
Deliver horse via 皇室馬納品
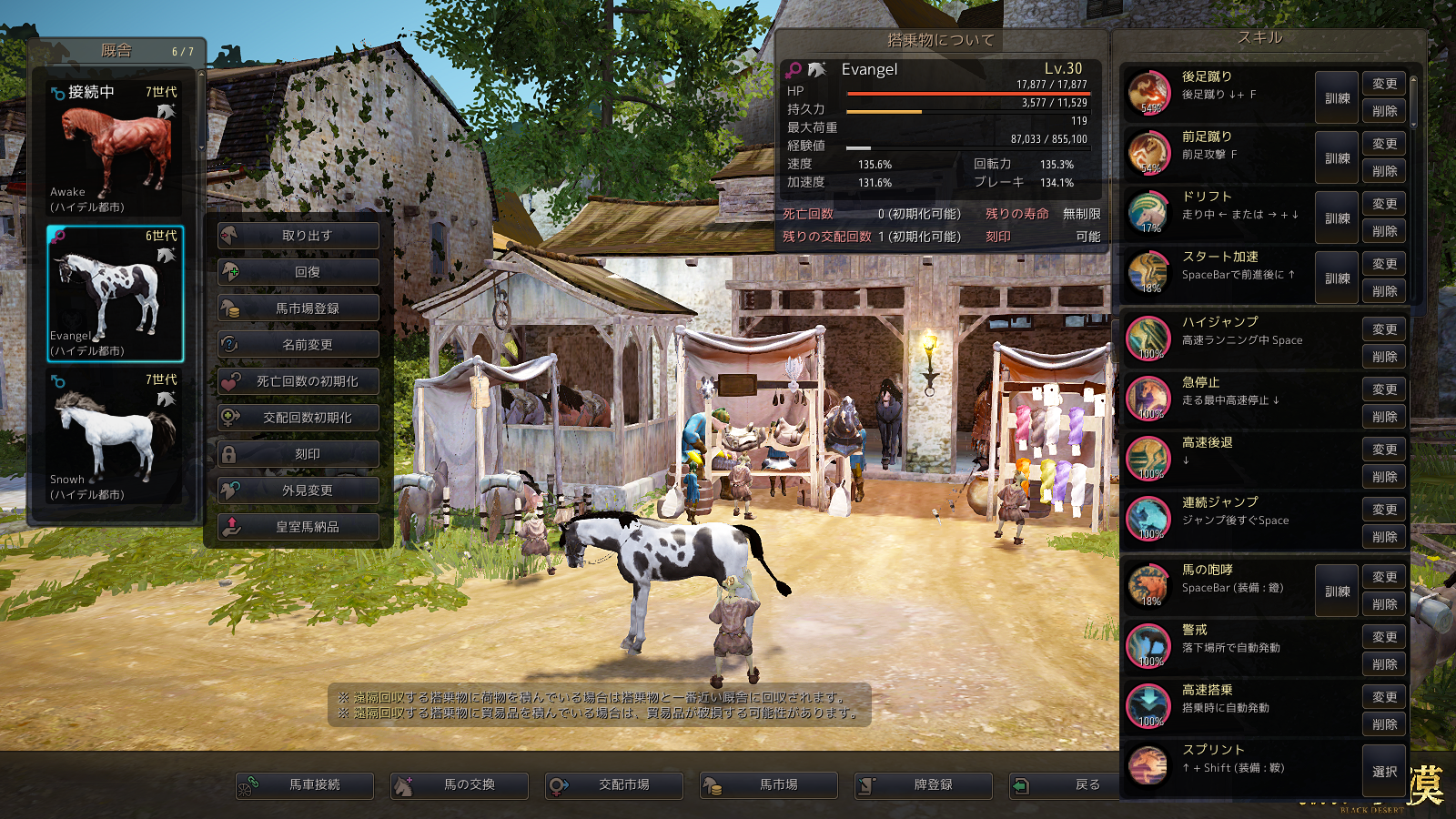point(298,527)
